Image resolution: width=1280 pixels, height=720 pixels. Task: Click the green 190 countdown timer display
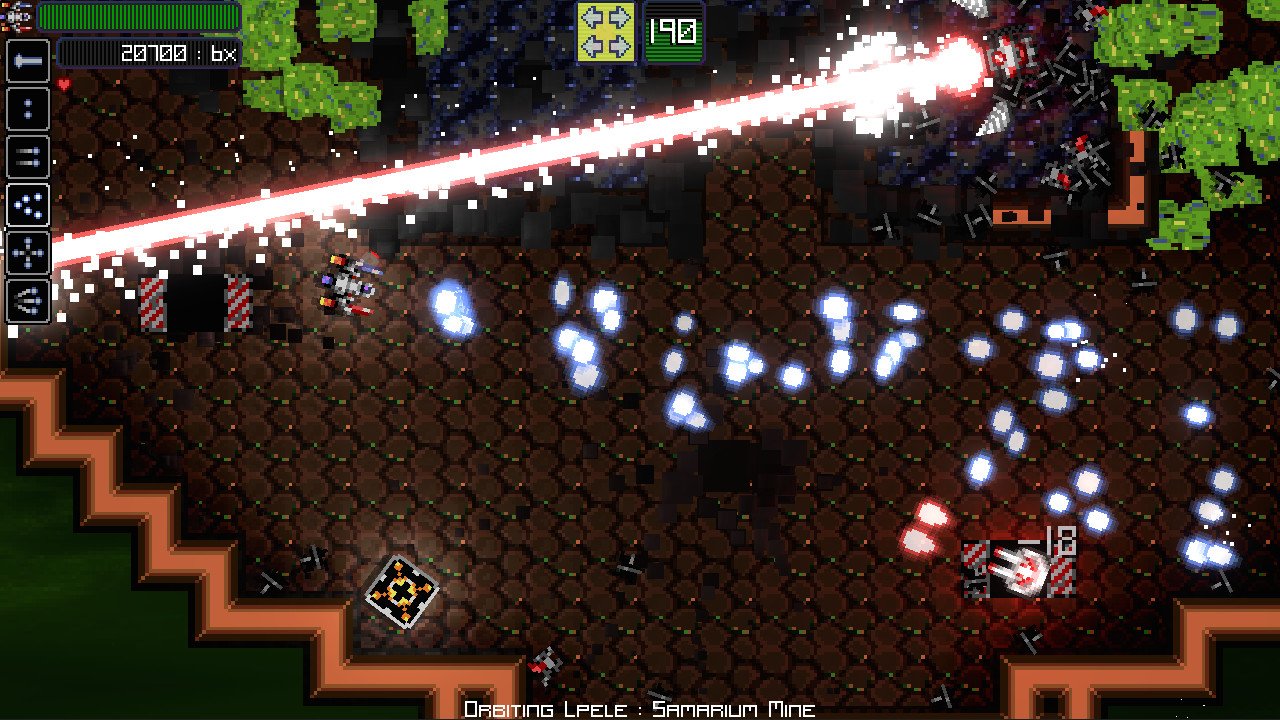[x=671, y=31]
